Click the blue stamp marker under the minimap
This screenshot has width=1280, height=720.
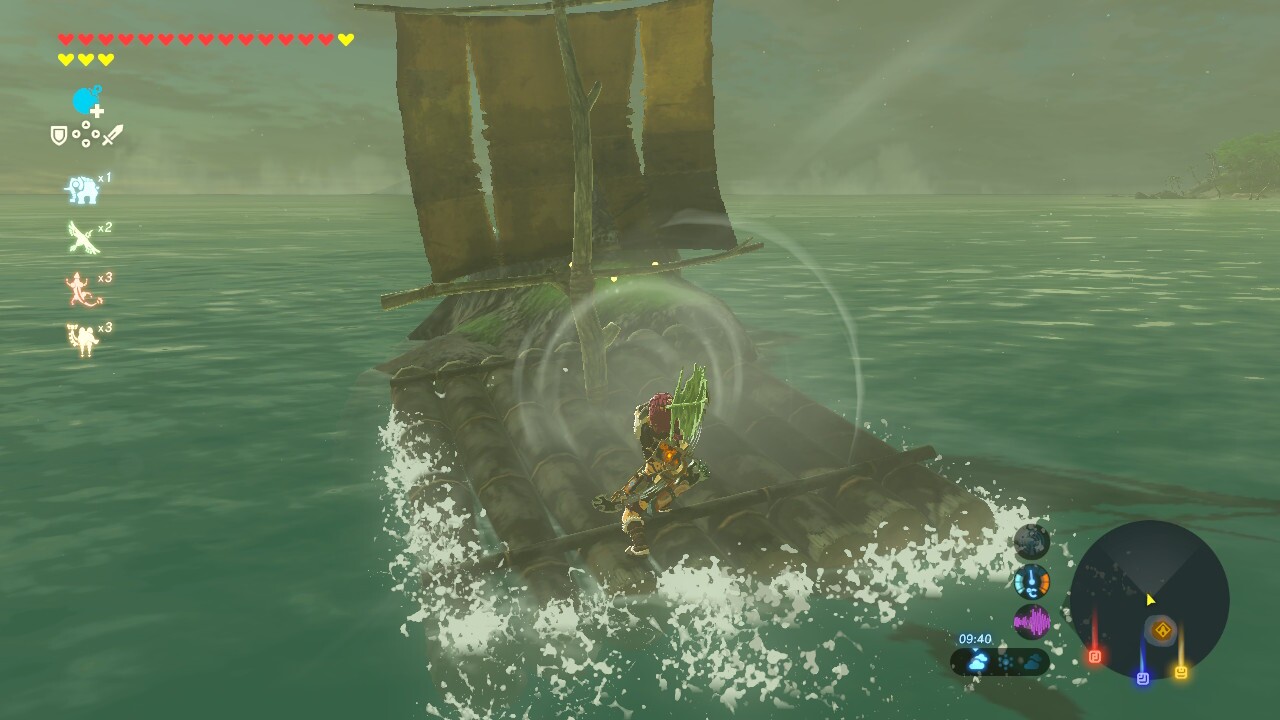click(x=1143, y=677)
